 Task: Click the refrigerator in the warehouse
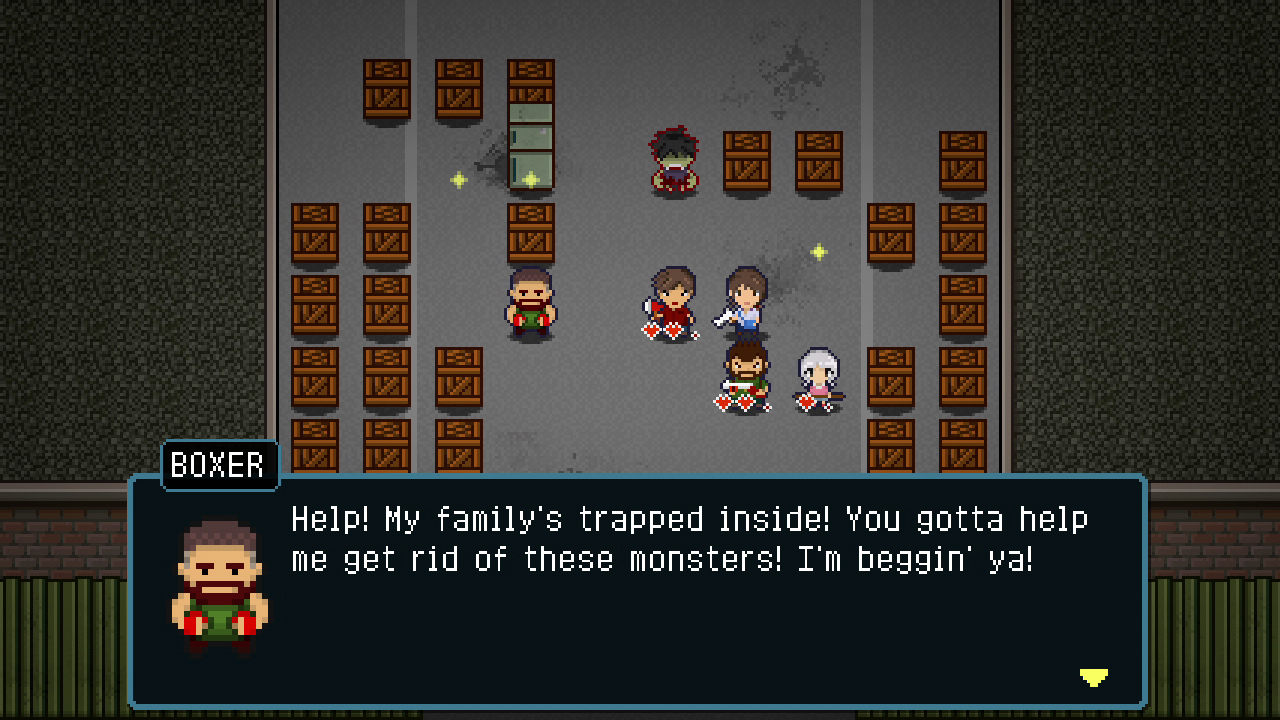point(530,145)
